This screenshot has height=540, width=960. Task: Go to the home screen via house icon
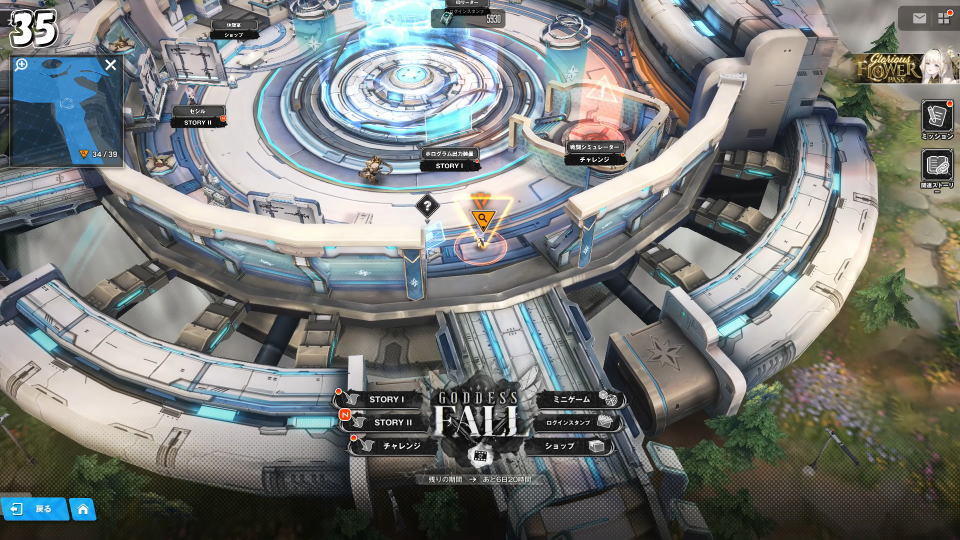83,509
